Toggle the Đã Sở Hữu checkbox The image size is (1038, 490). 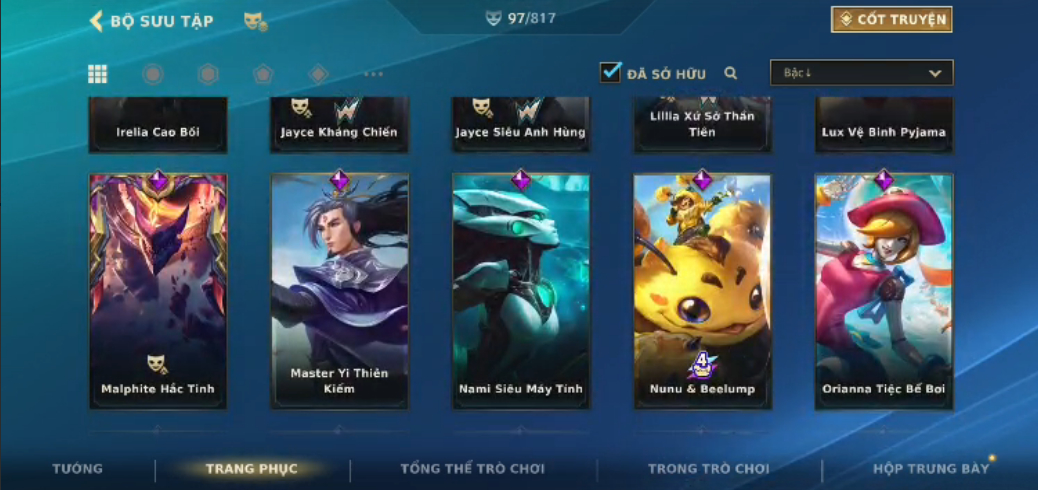(x=610, y=72)
